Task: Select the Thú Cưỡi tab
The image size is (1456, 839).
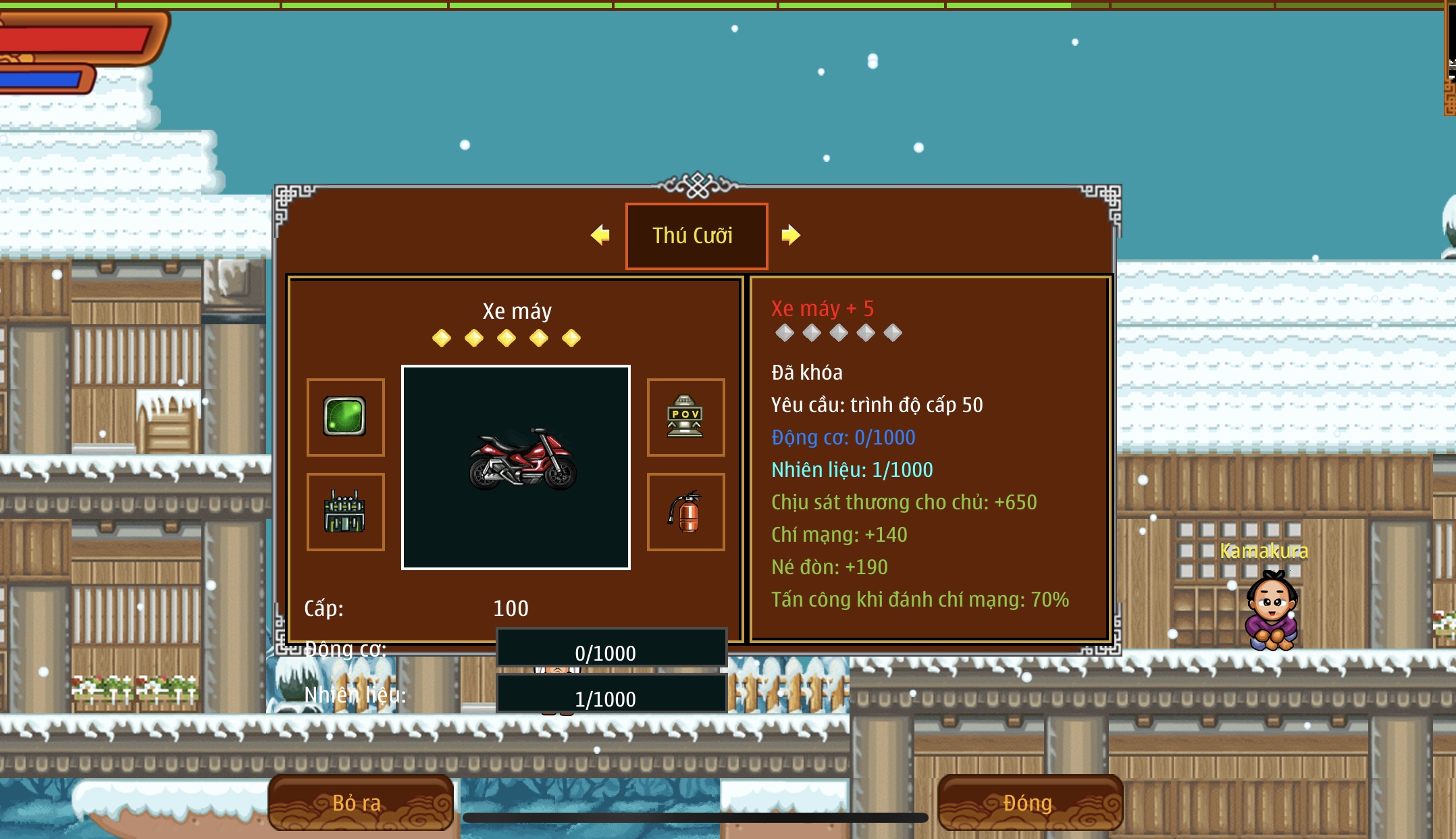Action: pyautogui.click(x=696, y=236)
